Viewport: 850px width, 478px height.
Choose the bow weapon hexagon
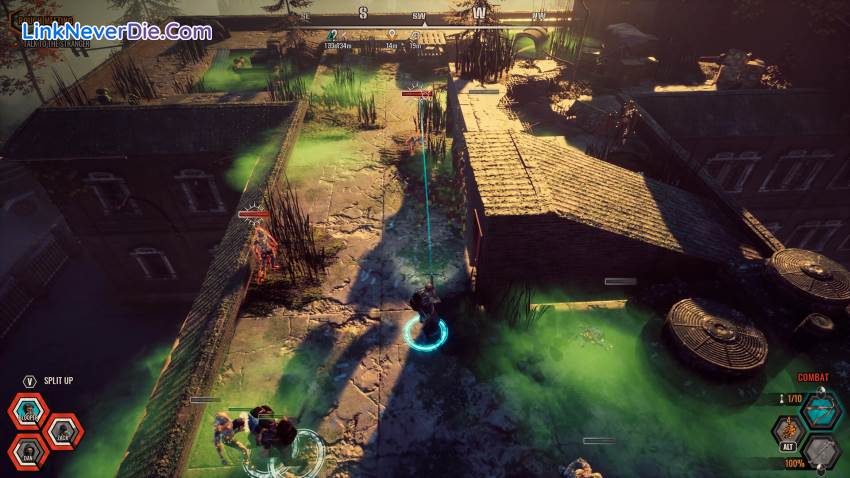pyautogui.click(x=820, y=410)
